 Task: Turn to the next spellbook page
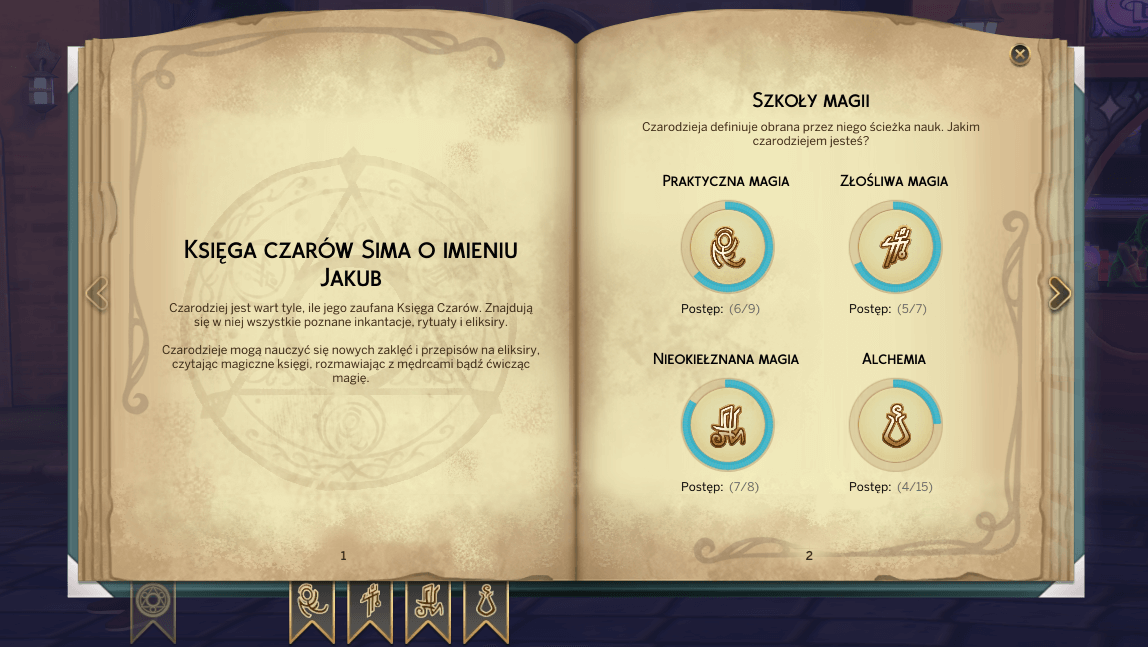tap(1059, 293)
